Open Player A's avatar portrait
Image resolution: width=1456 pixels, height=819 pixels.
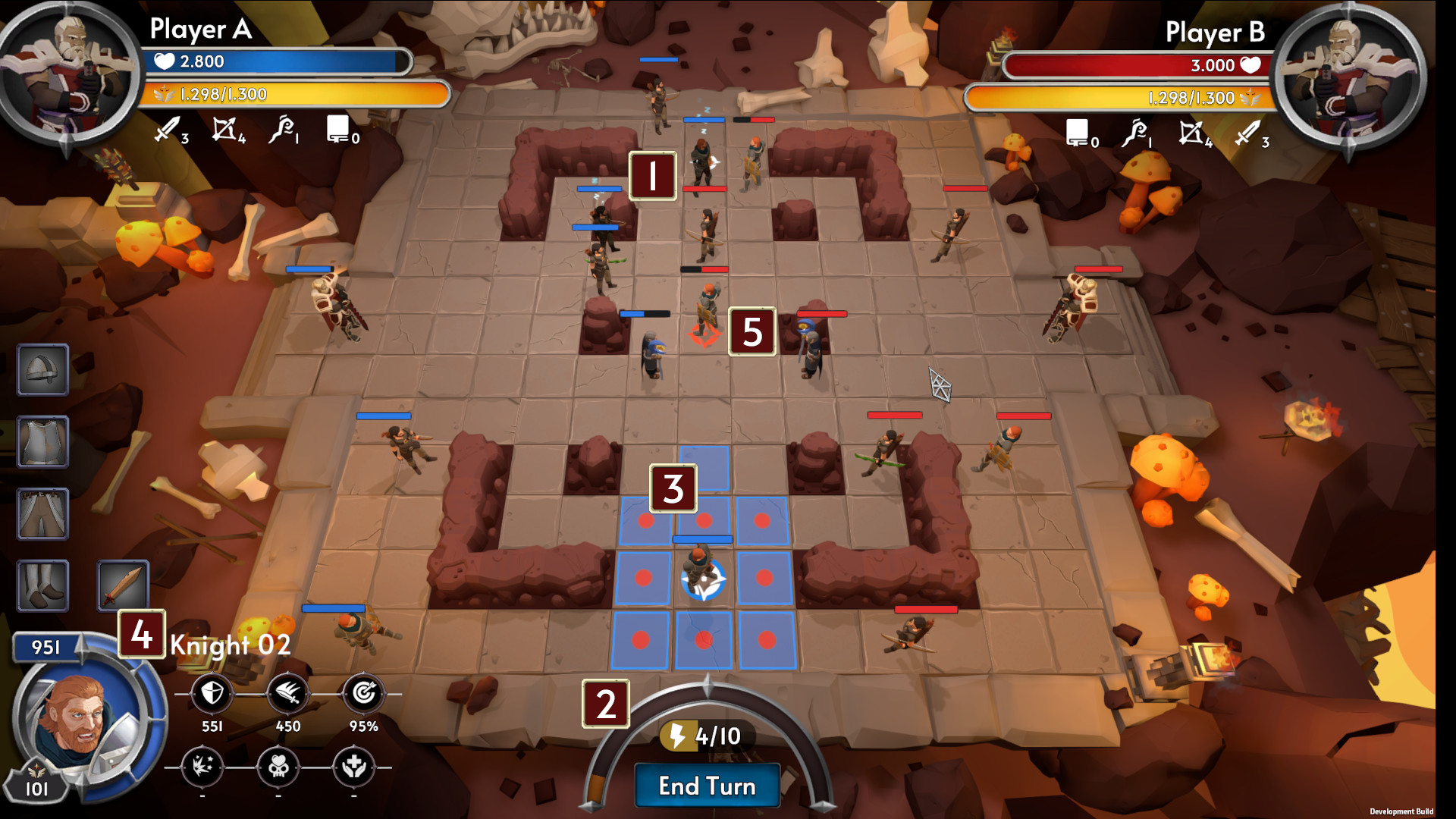tap(70, 72)
